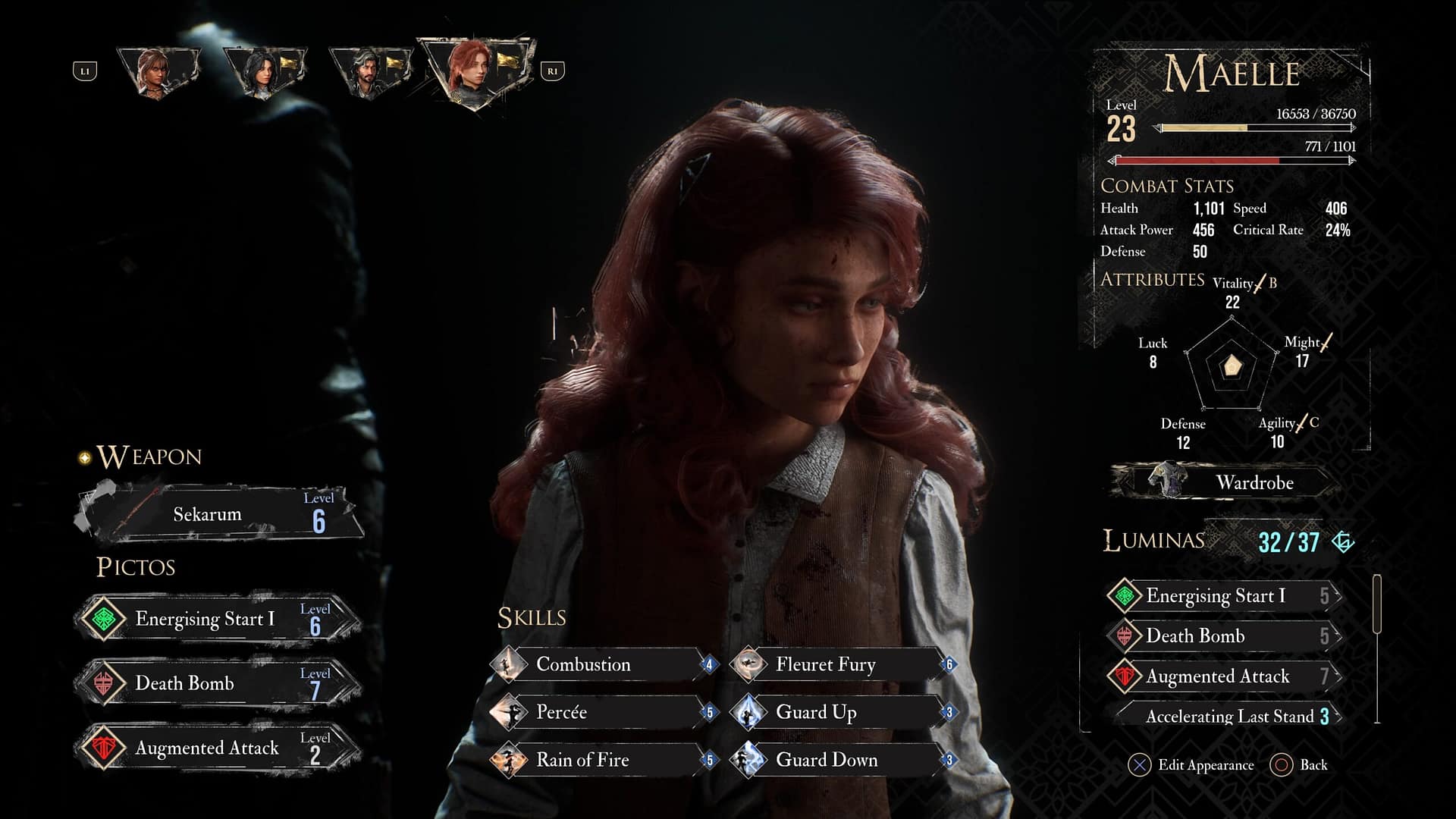This screenshot has height=819, width=1456.
Task: Choose Augmented Attack in the Luminas list
Action: 1225,676
